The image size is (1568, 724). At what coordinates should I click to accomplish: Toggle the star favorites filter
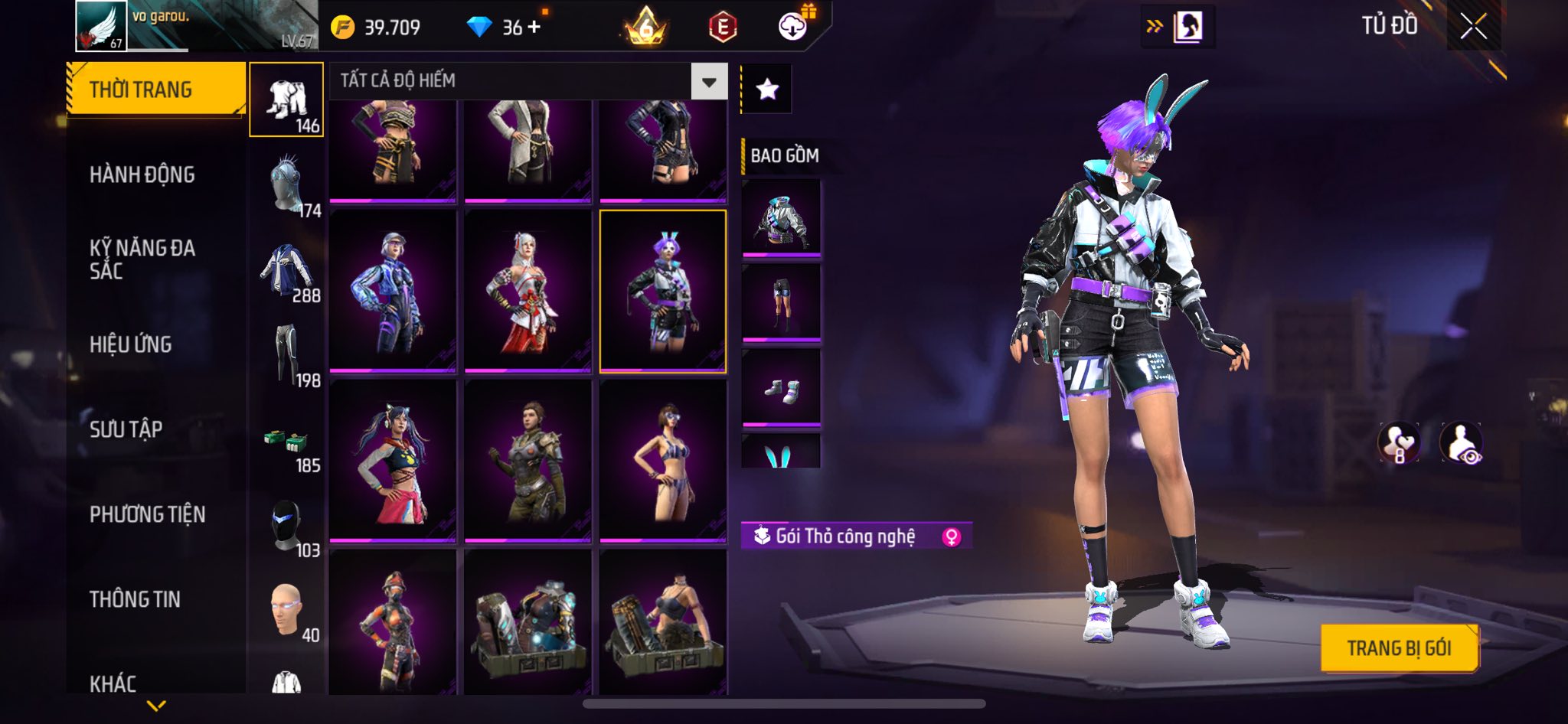767,90
